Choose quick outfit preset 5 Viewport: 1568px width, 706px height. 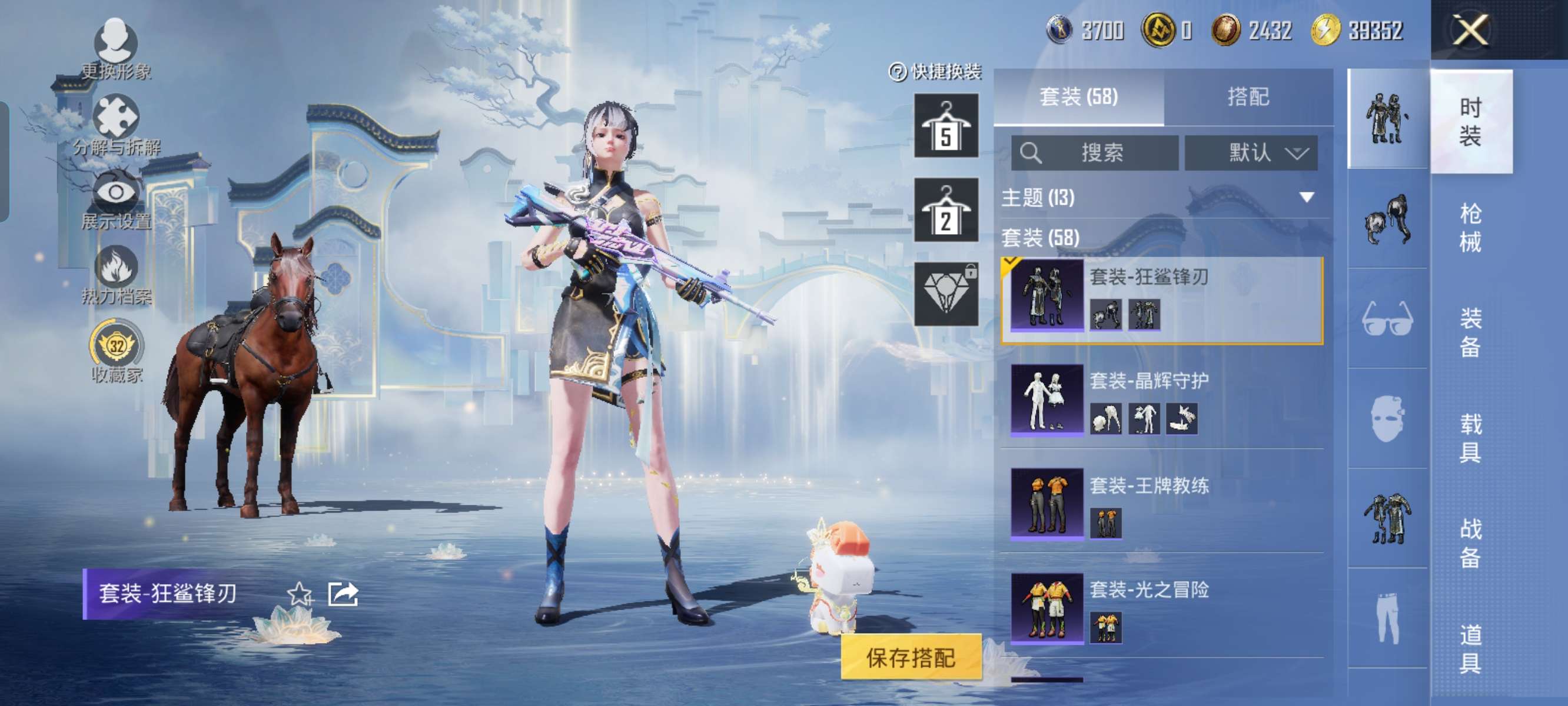[x=946, y=126]
